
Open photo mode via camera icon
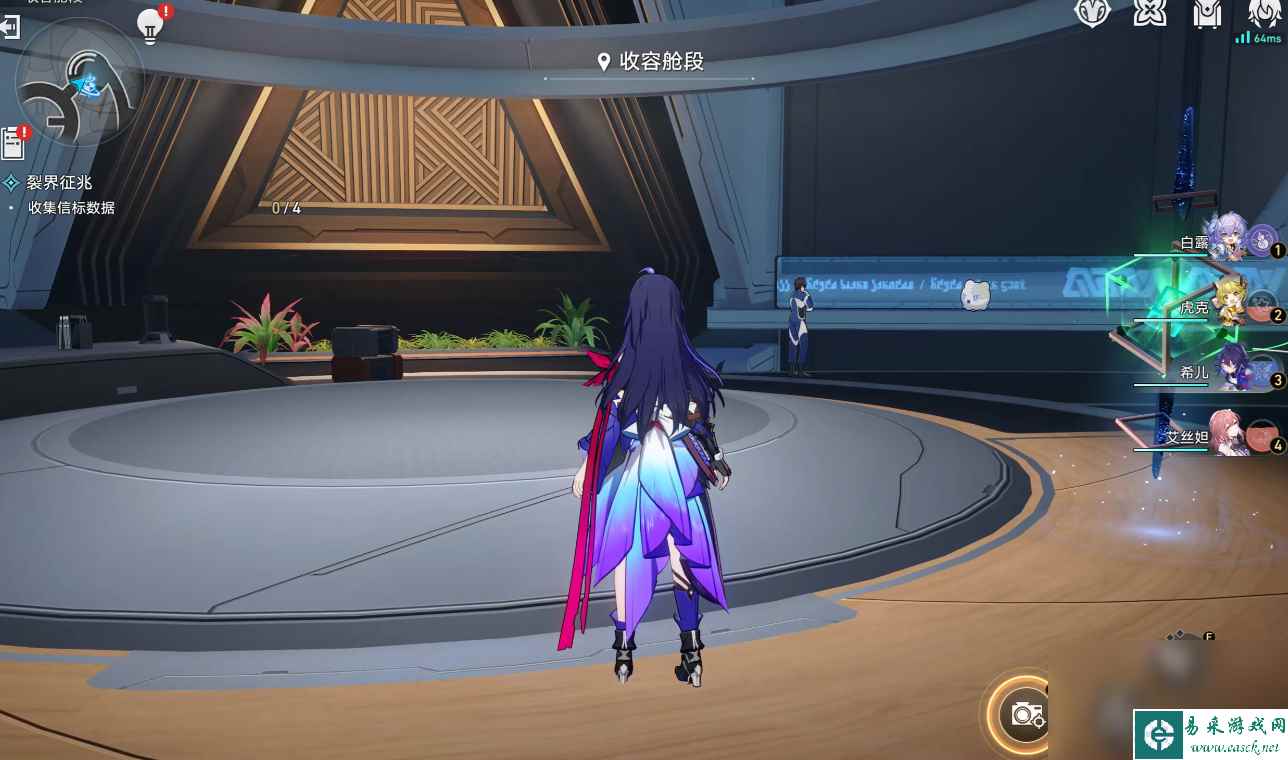tap(1028, 713)
